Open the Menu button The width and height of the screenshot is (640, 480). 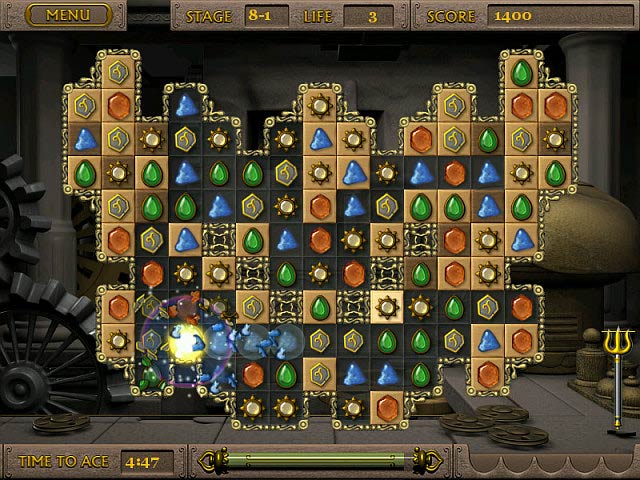68,15
